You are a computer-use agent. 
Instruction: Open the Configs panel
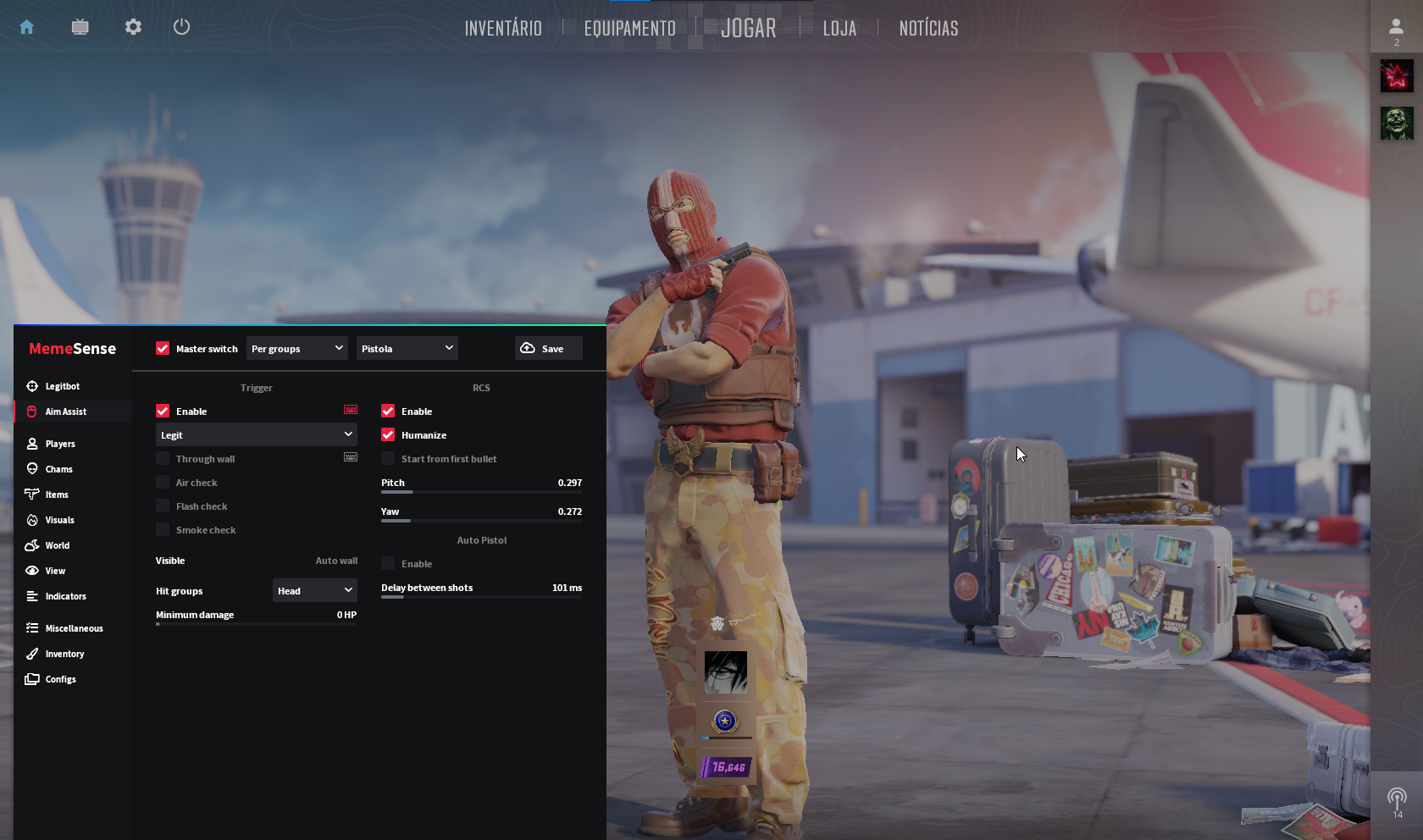click(61, 679)
